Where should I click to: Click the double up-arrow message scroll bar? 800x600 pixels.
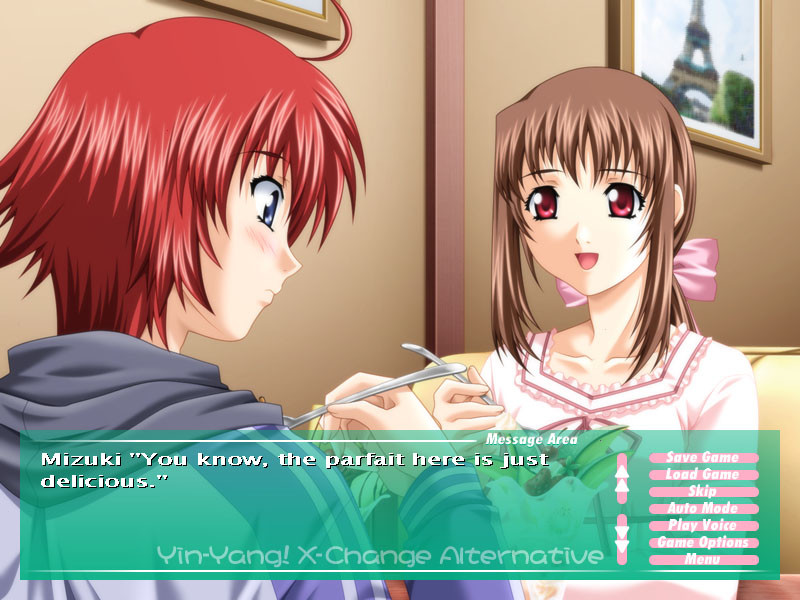coord(621,478)
